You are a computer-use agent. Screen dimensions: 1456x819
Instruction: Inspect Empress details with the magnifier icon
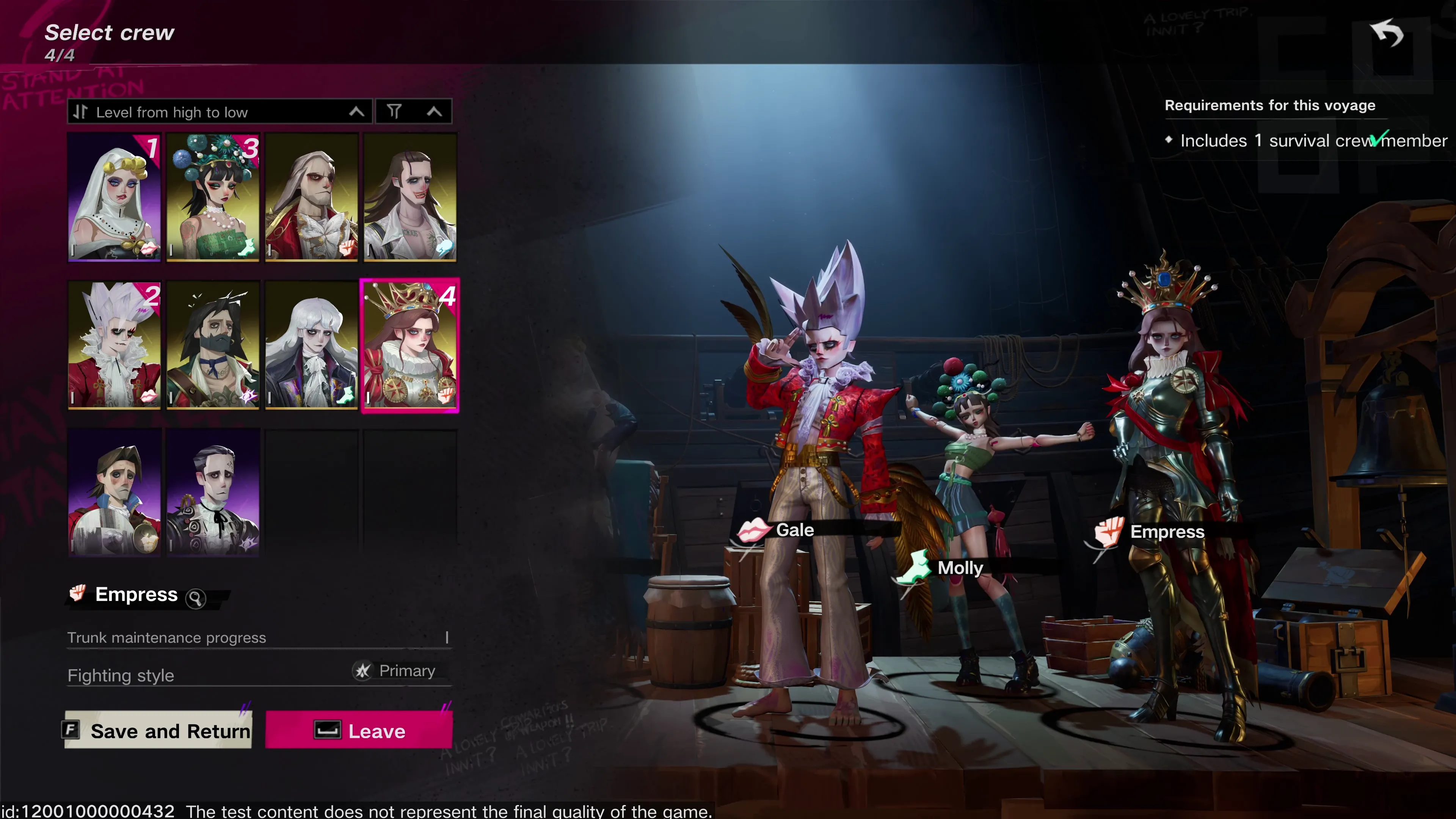(196, 598)
